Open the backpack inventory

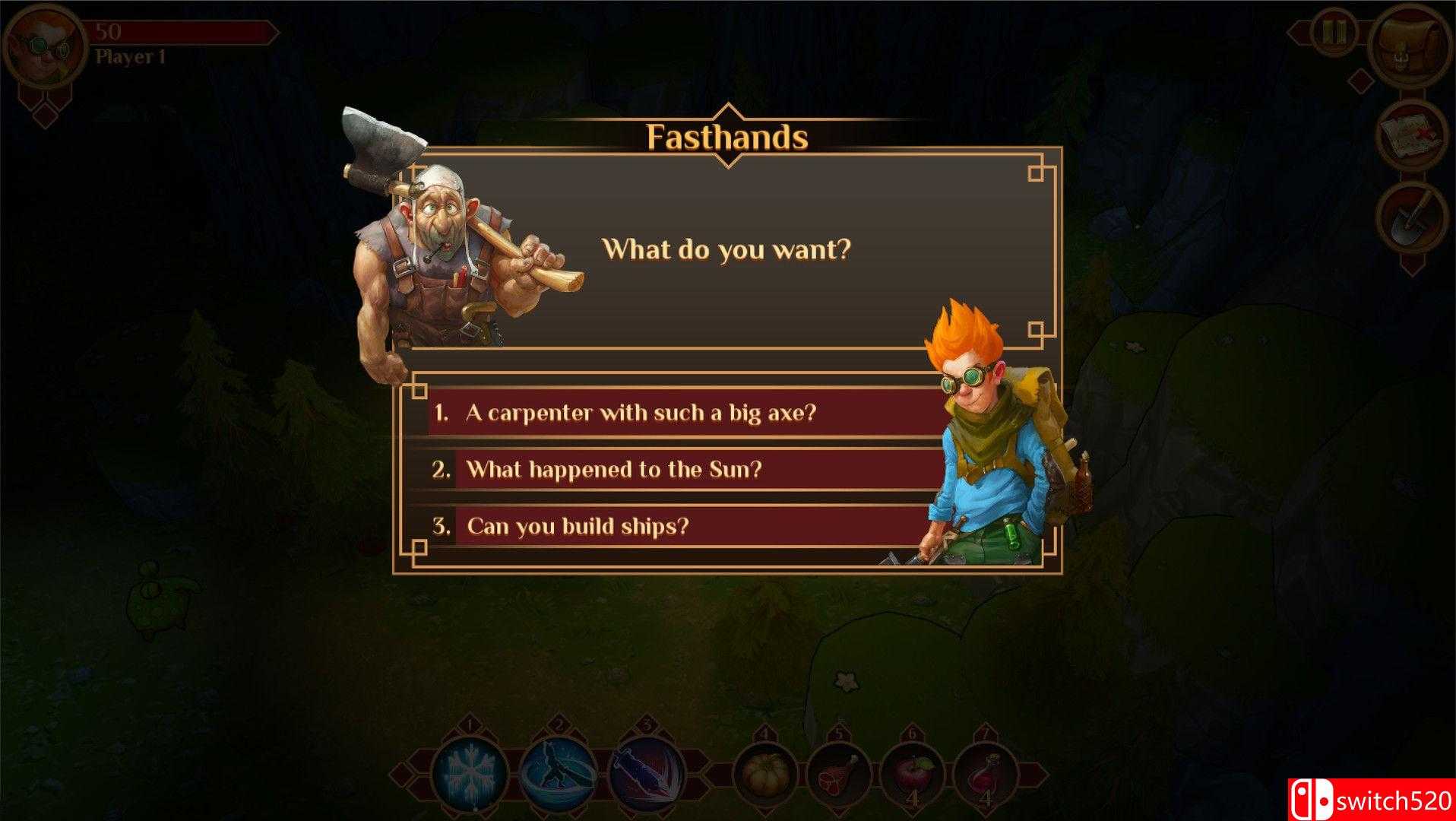[1410, 43]
